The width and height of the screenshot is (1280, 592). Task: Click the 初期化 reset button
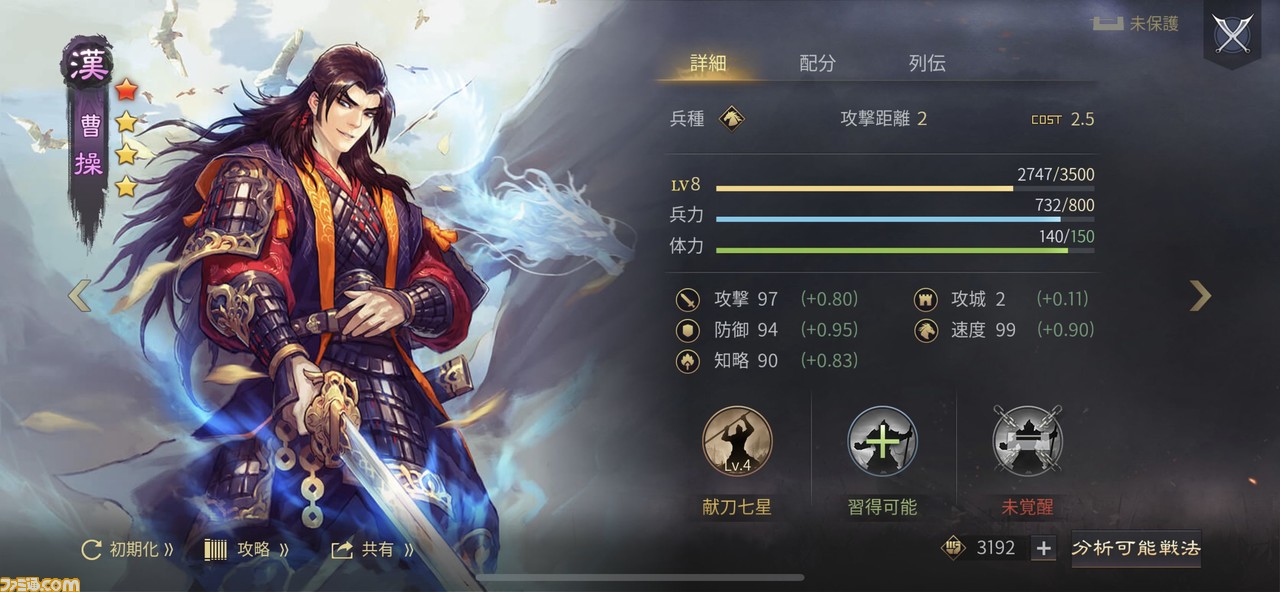pyautogui.click(x=126, y=549)
